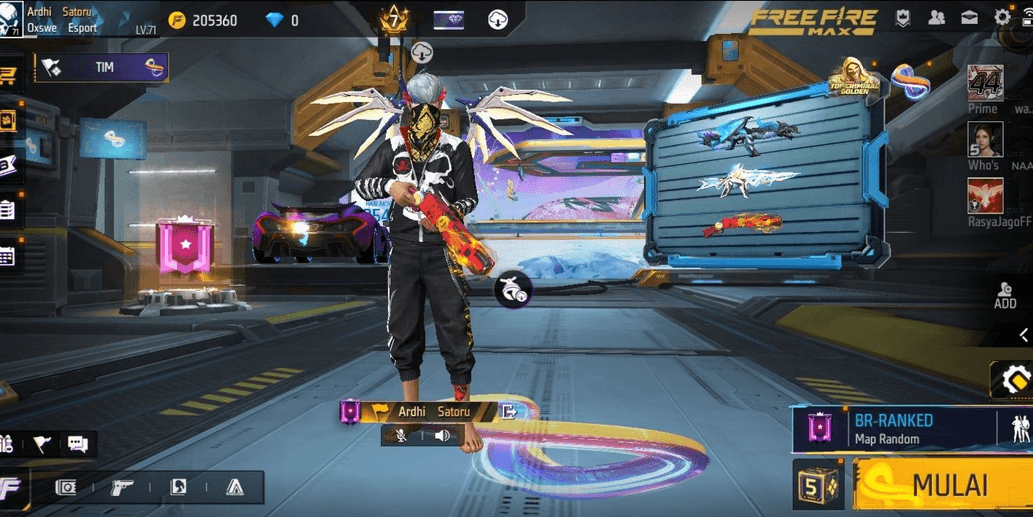Open the pistol weapon armory icon
1033x517 pixels.
(x=122, y=487)
